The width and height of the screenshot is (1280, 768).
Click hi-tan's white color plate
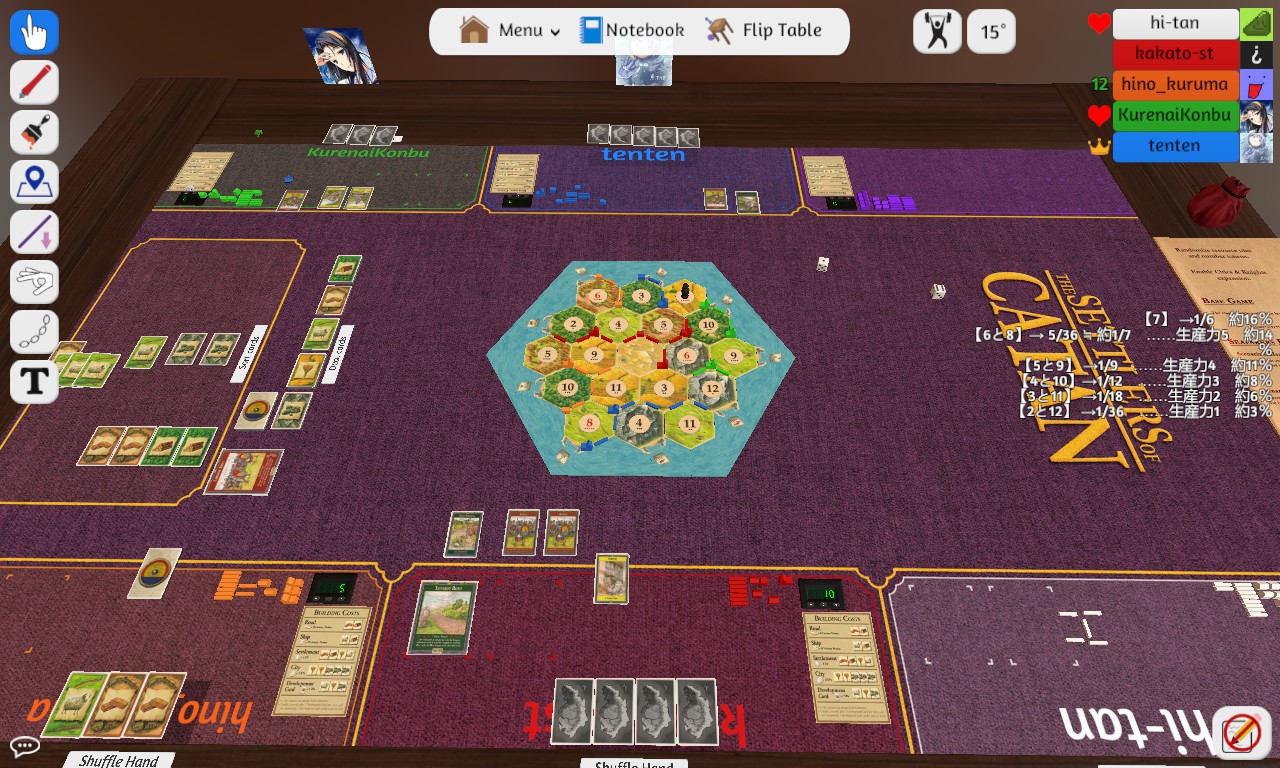(1176, 23)
